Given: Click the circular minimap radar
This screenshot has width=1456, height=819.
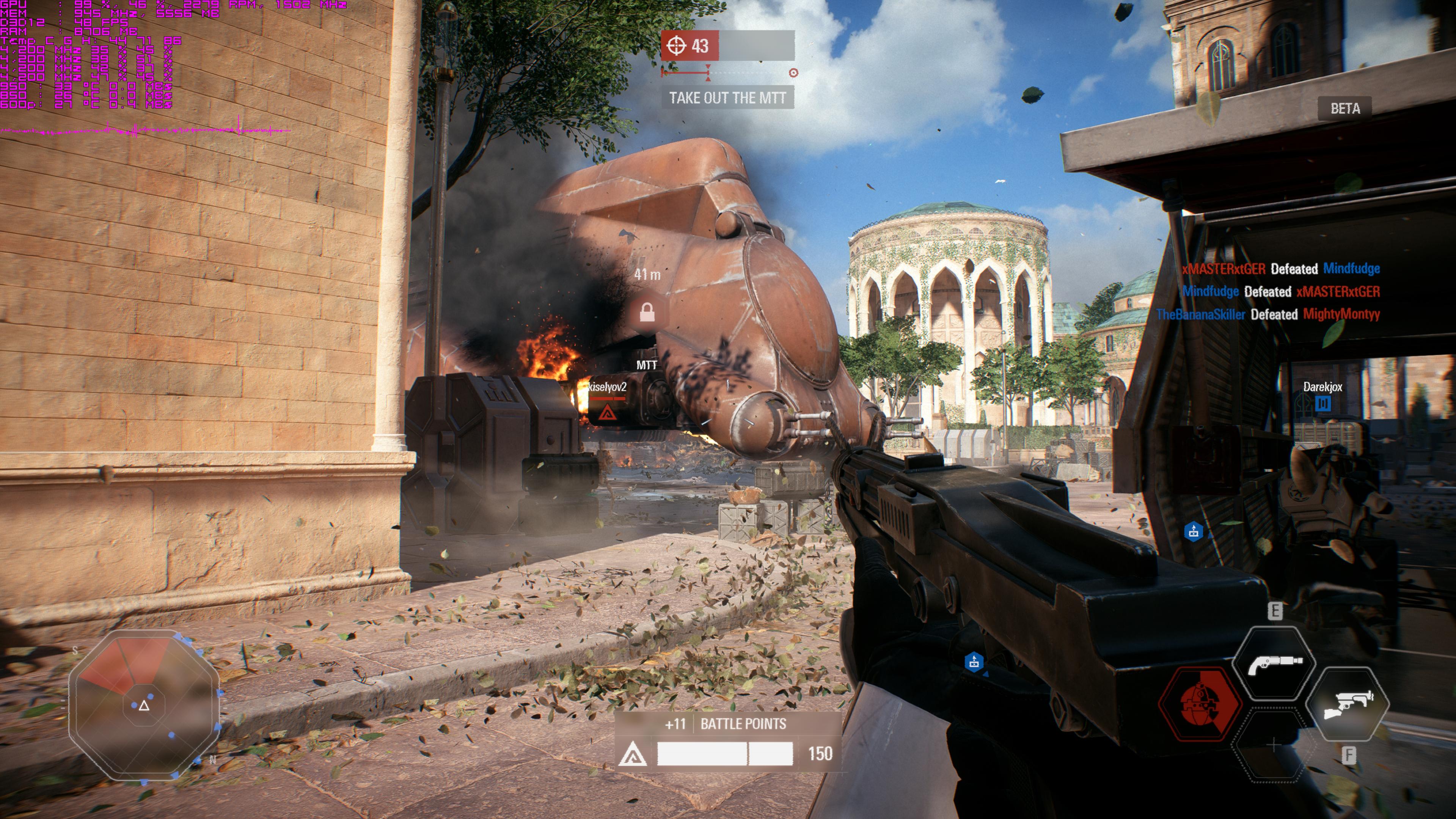Looking at the screenshot, I should coord(144,706).
